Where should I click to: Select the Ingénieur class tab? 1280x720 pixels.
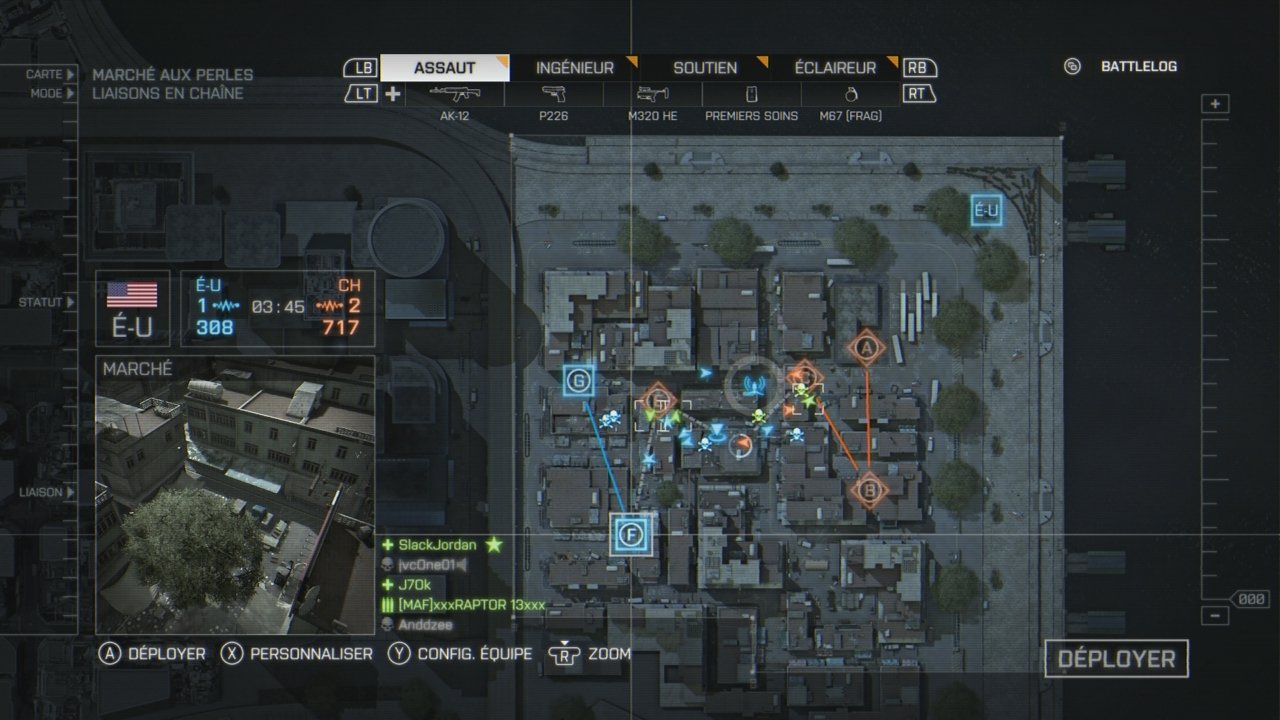pos(575,68)
